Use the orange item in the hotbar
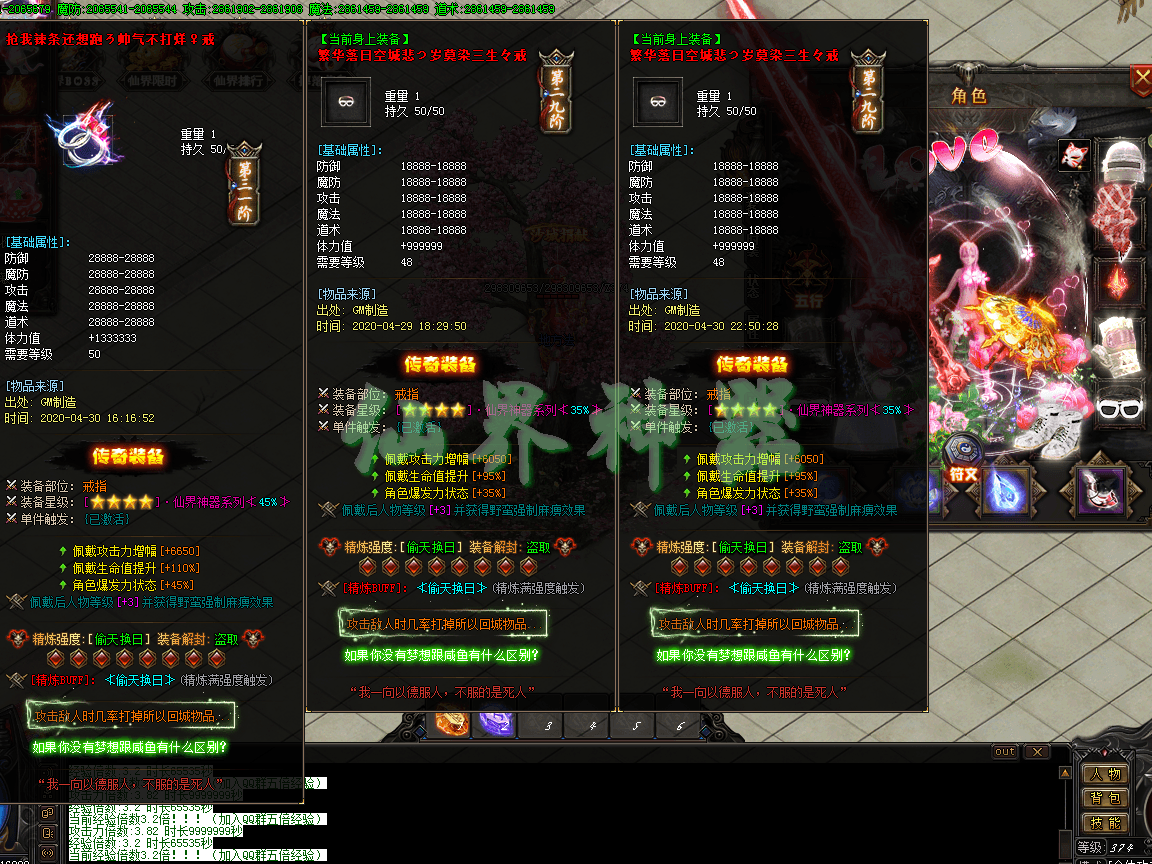Viewport: 1152px width, 864px height. coord(451,724)
